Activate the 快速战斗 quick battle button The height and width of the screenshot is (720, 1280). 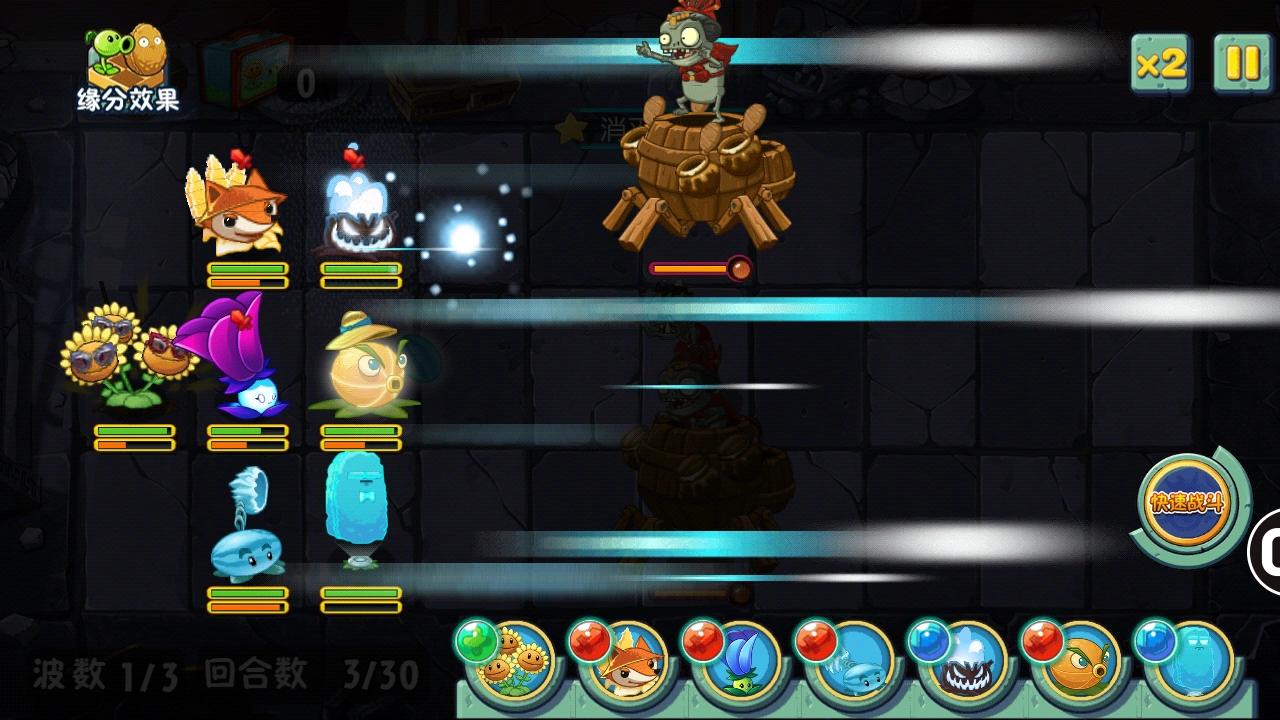[1186, 503]
